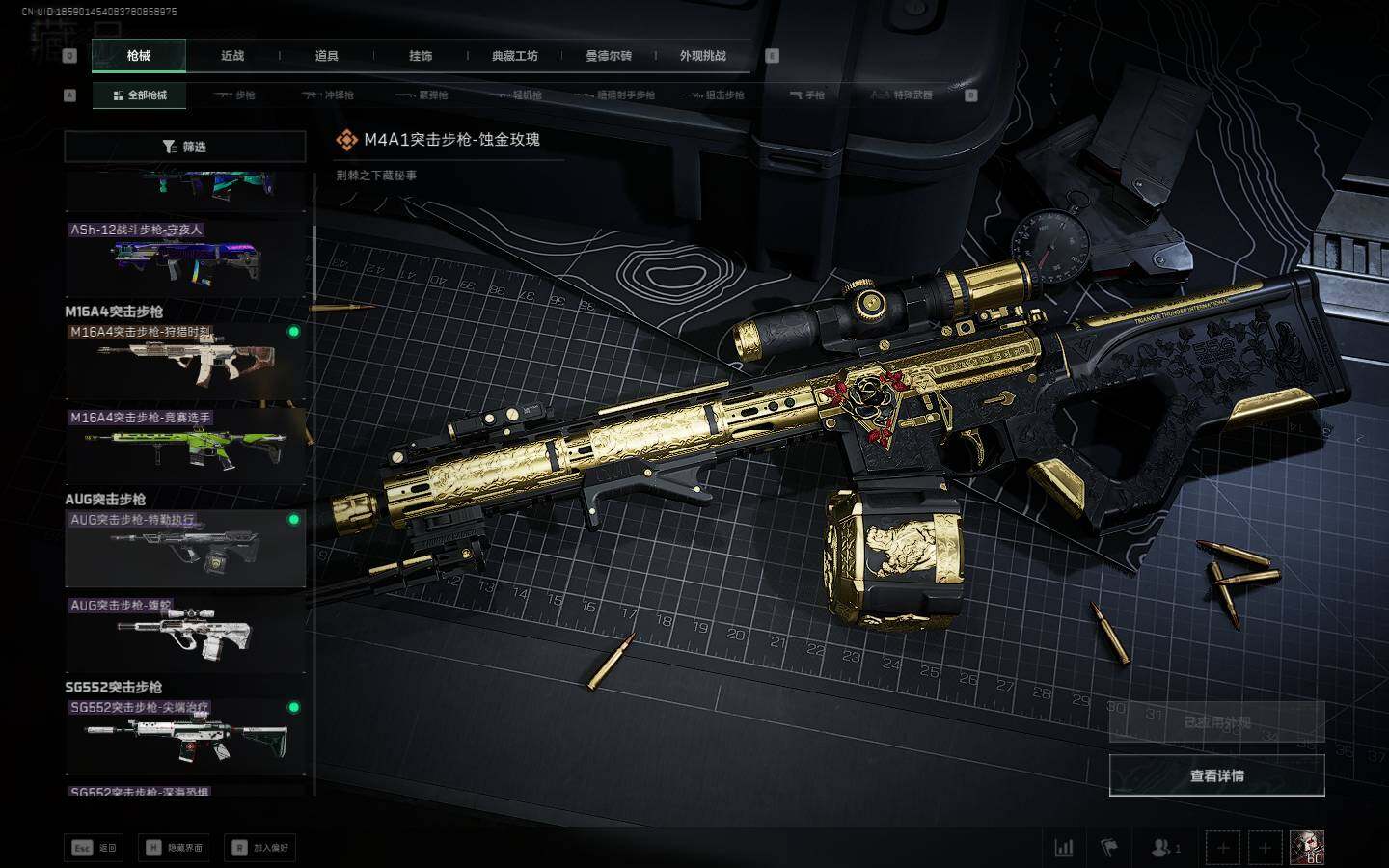The image size is (1389, 868).
Task: Open the 道具 items tab
Action: click(326, 56)
